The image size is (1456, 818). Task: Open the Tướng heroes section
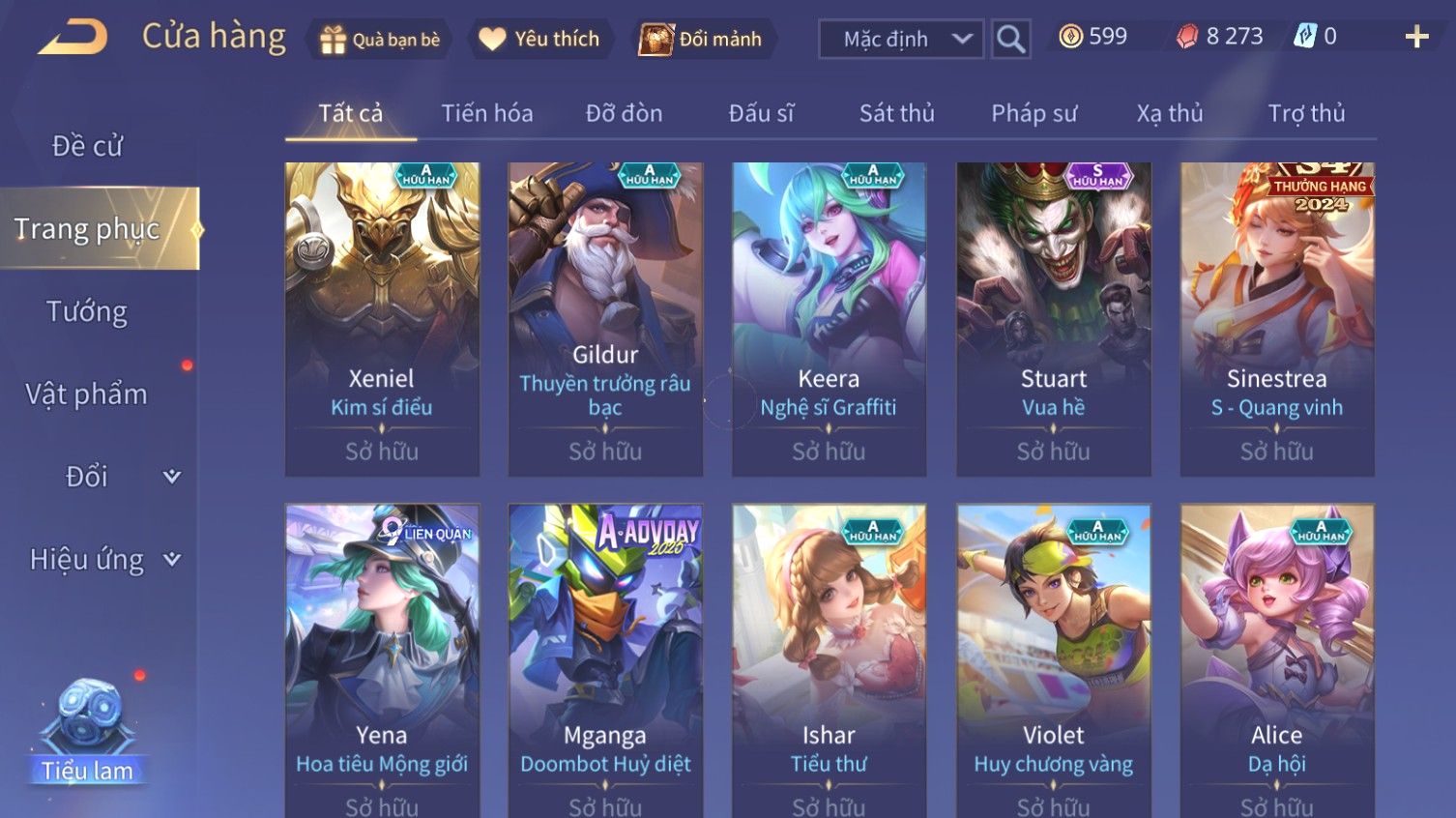click(x=87, y=311)
